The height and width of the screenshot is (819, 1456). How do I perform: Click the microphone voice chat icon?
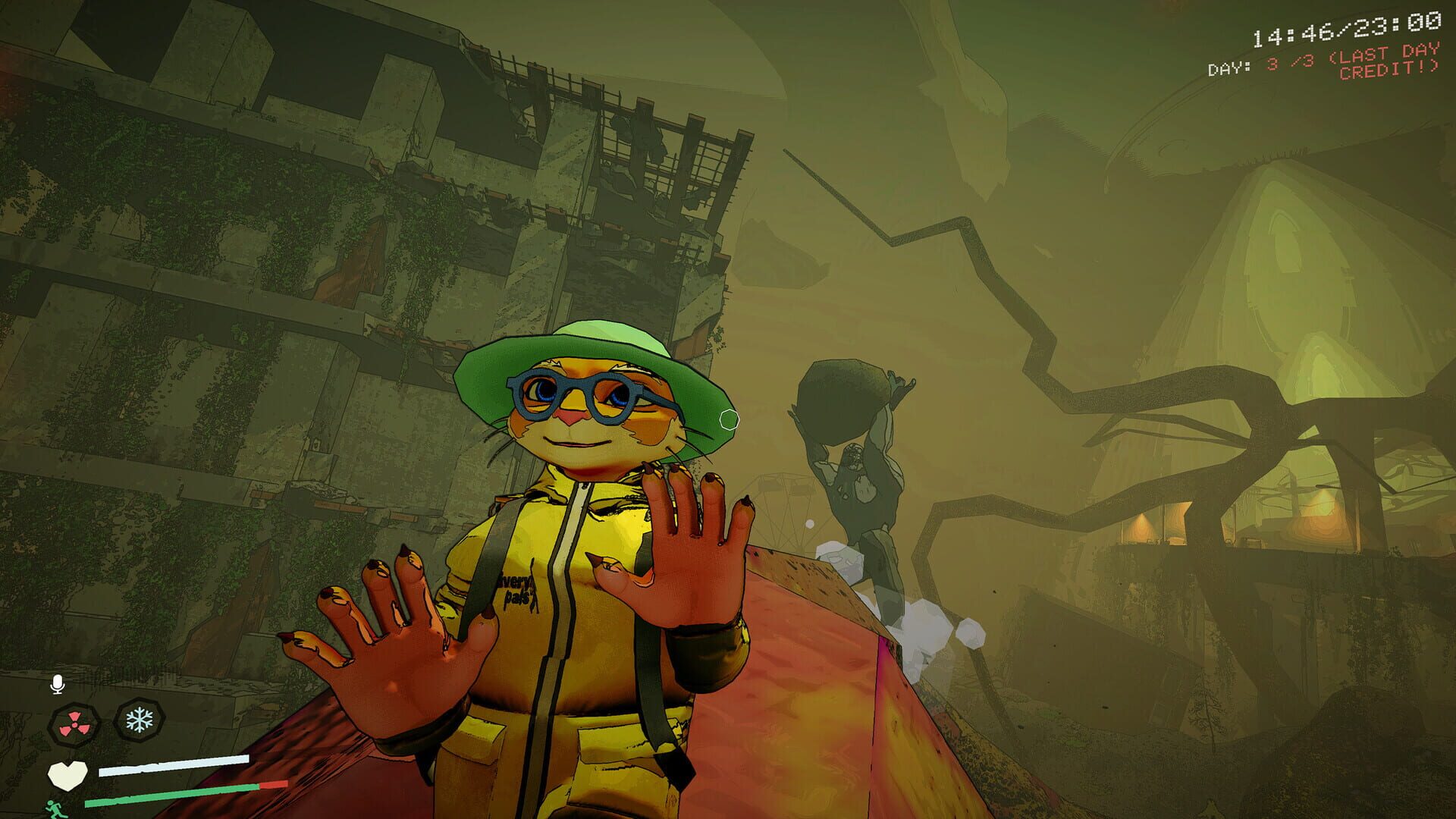[58, 683]
